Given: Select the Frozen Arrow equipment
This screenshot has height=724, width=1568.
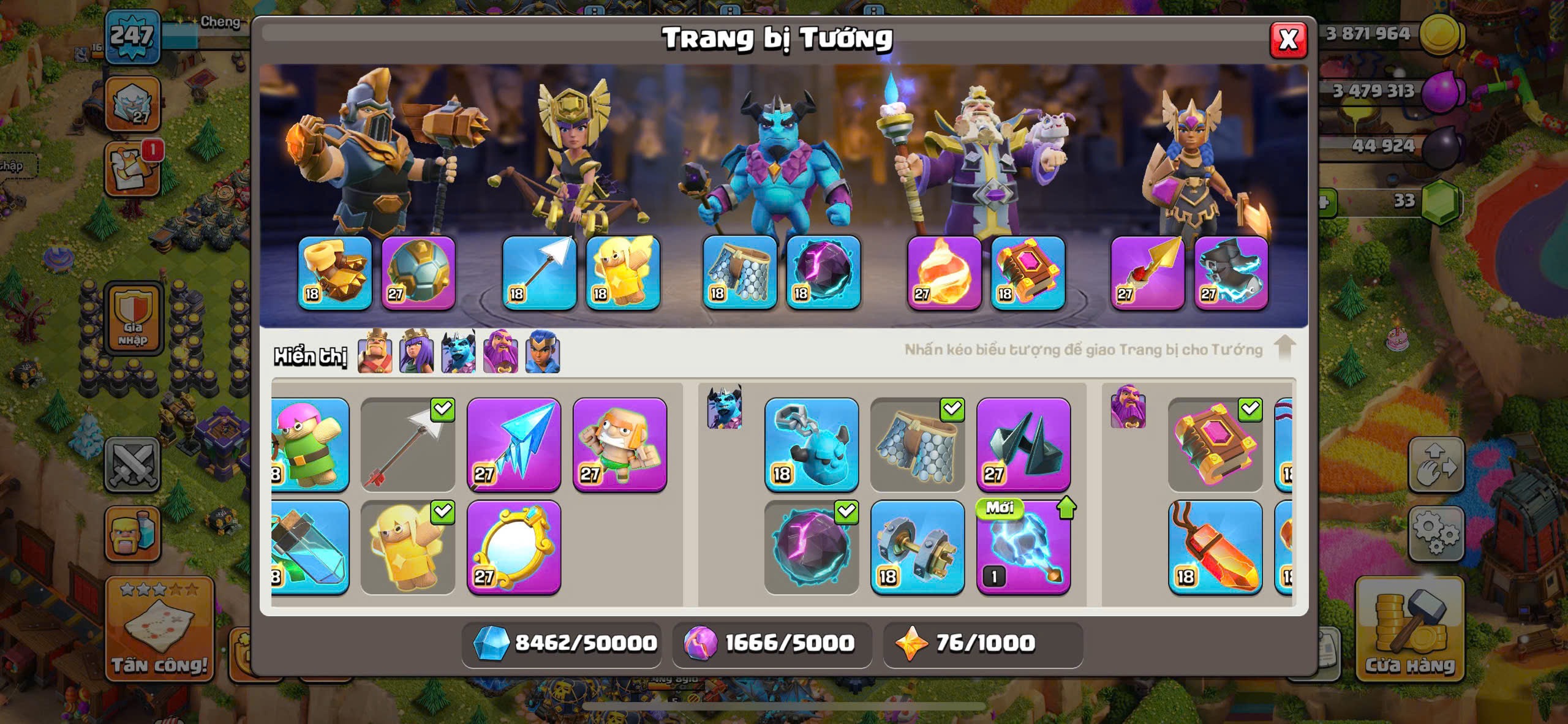Looking at the screenshot, I should (x=513, y=445).
